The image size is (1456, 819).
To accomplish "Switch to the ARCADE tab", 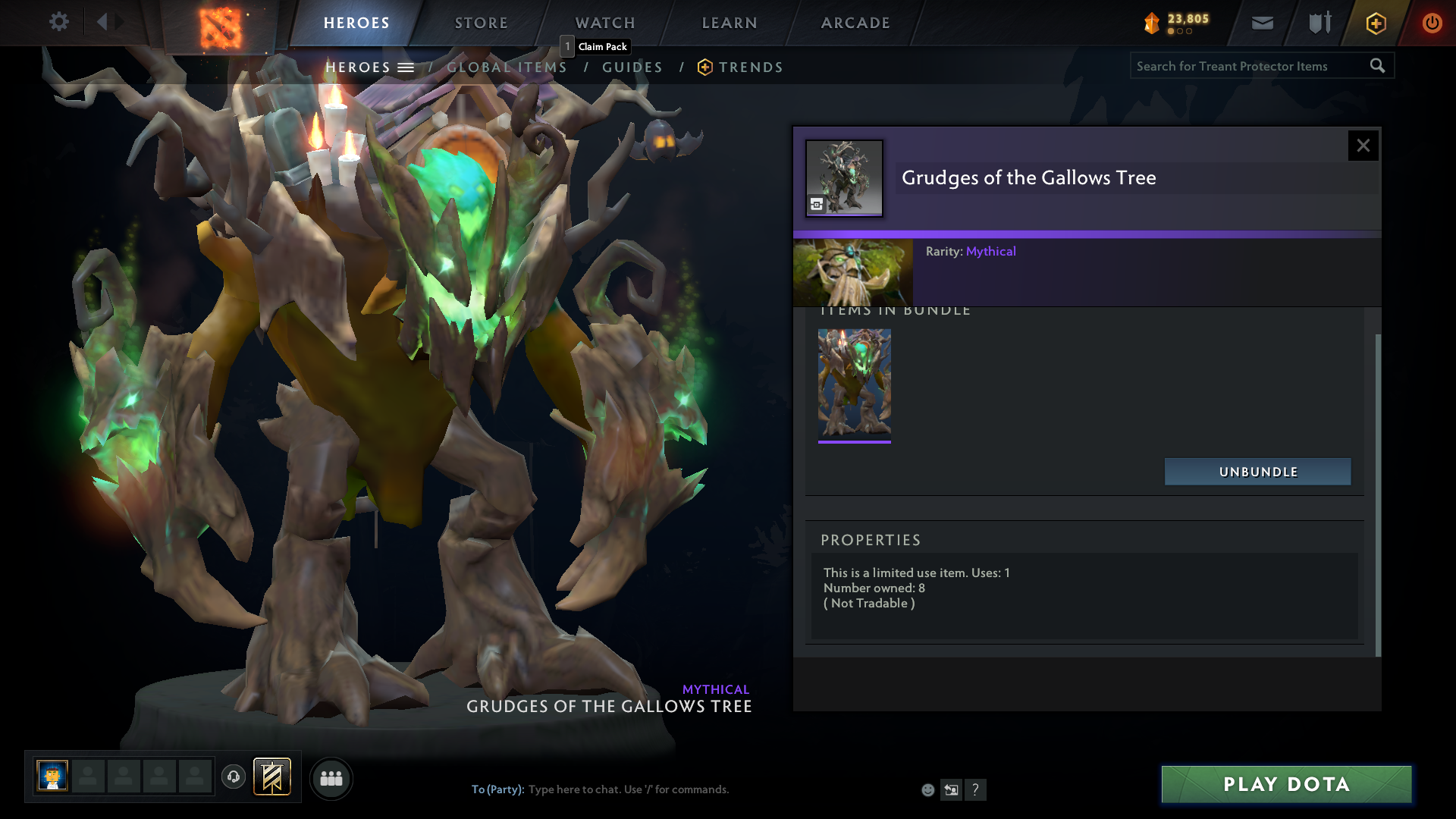I will 855,23.
